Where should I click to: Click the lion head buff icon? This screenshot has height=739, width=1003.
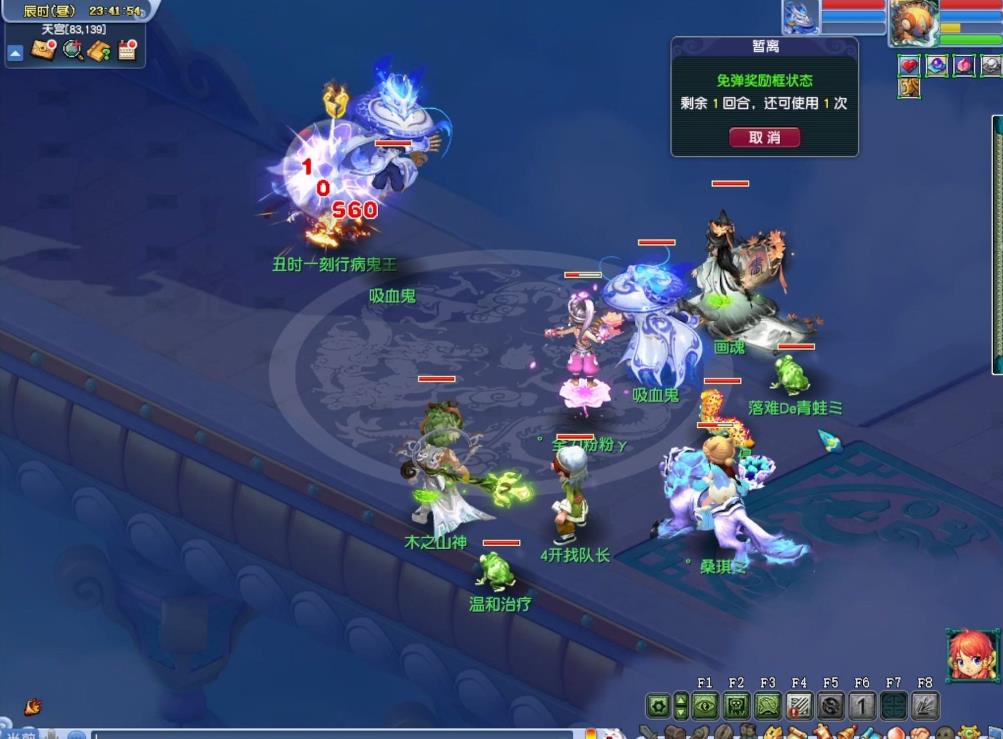click(x=909, y=88)
